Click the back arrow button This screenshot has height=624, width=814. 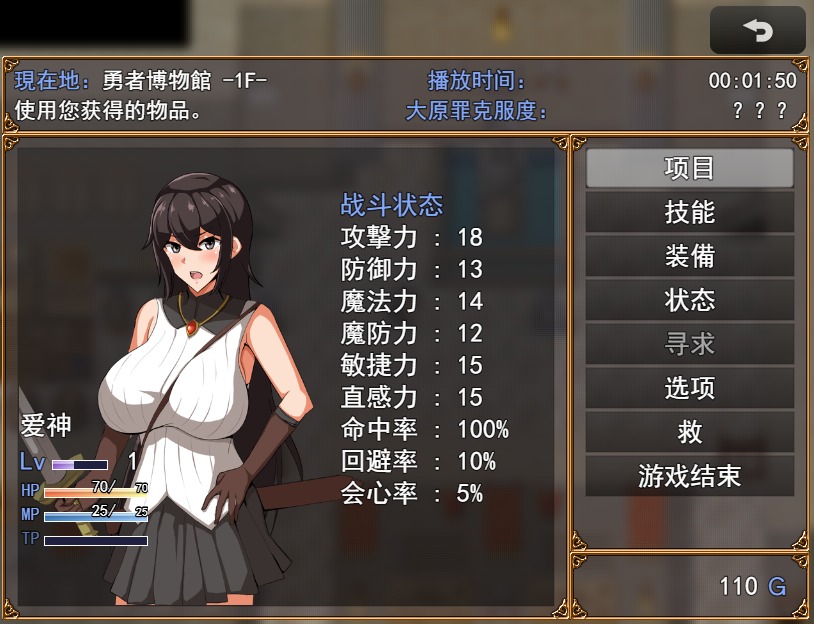tap(757, 31)
